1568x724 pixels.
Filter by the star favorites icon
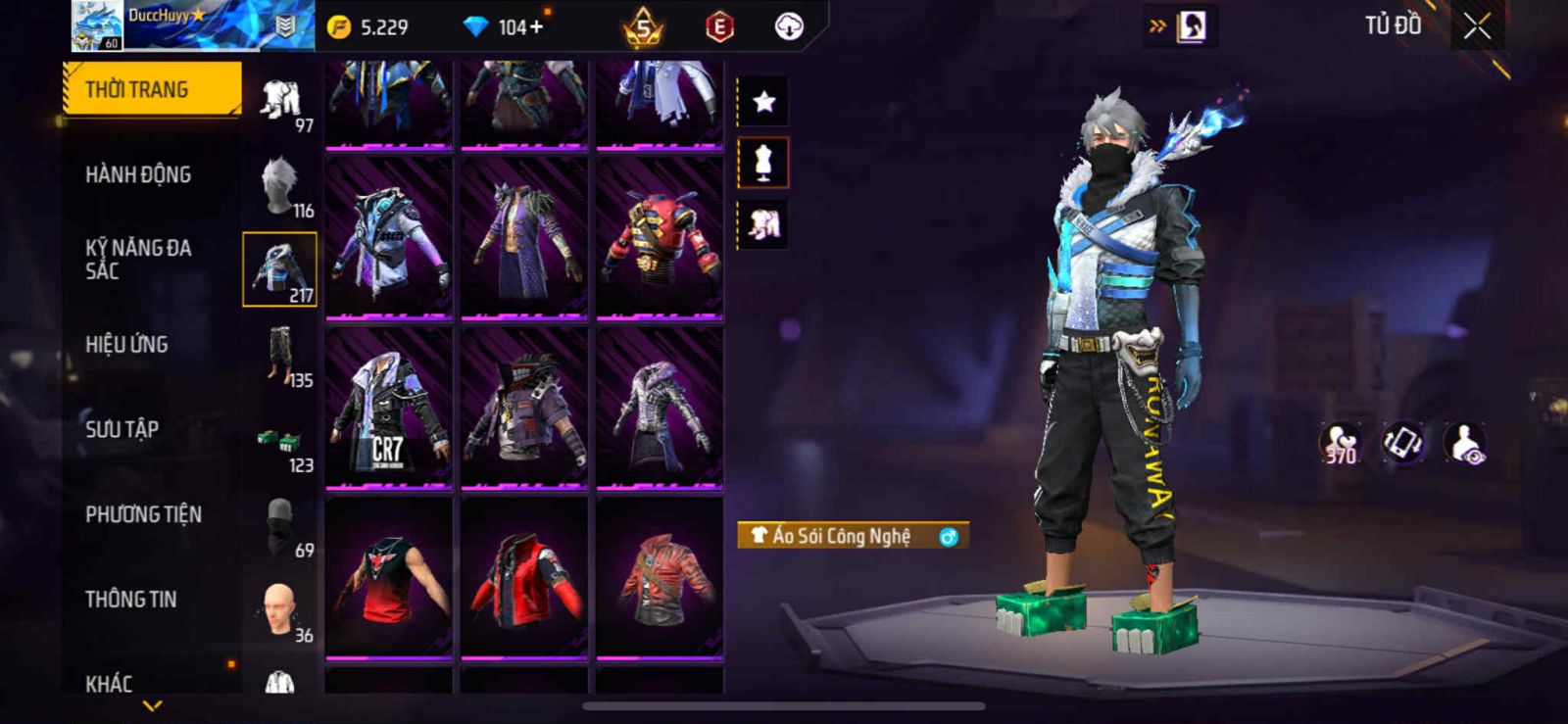(763, 101)
